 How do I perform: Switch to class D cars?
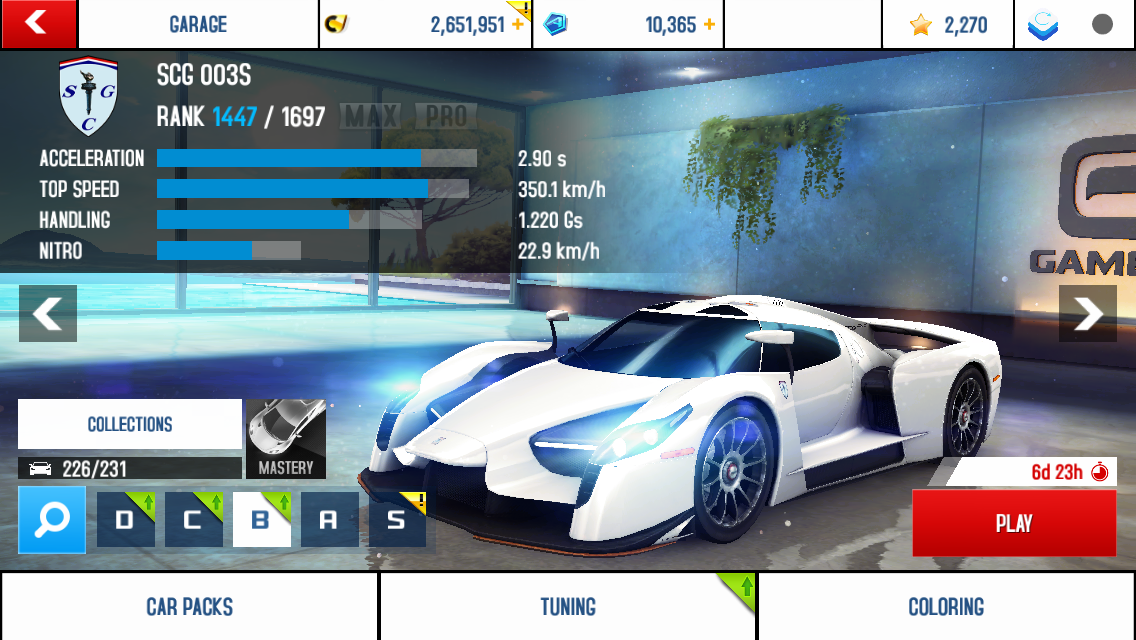[x=126, y=519]
